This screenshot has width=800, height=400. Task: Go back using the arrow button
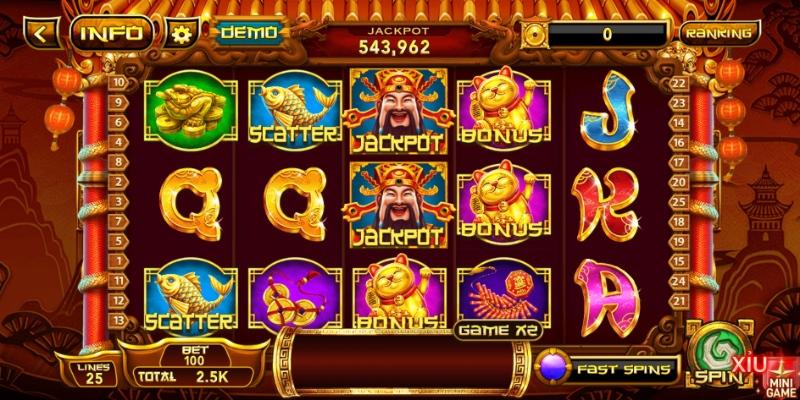42,33
